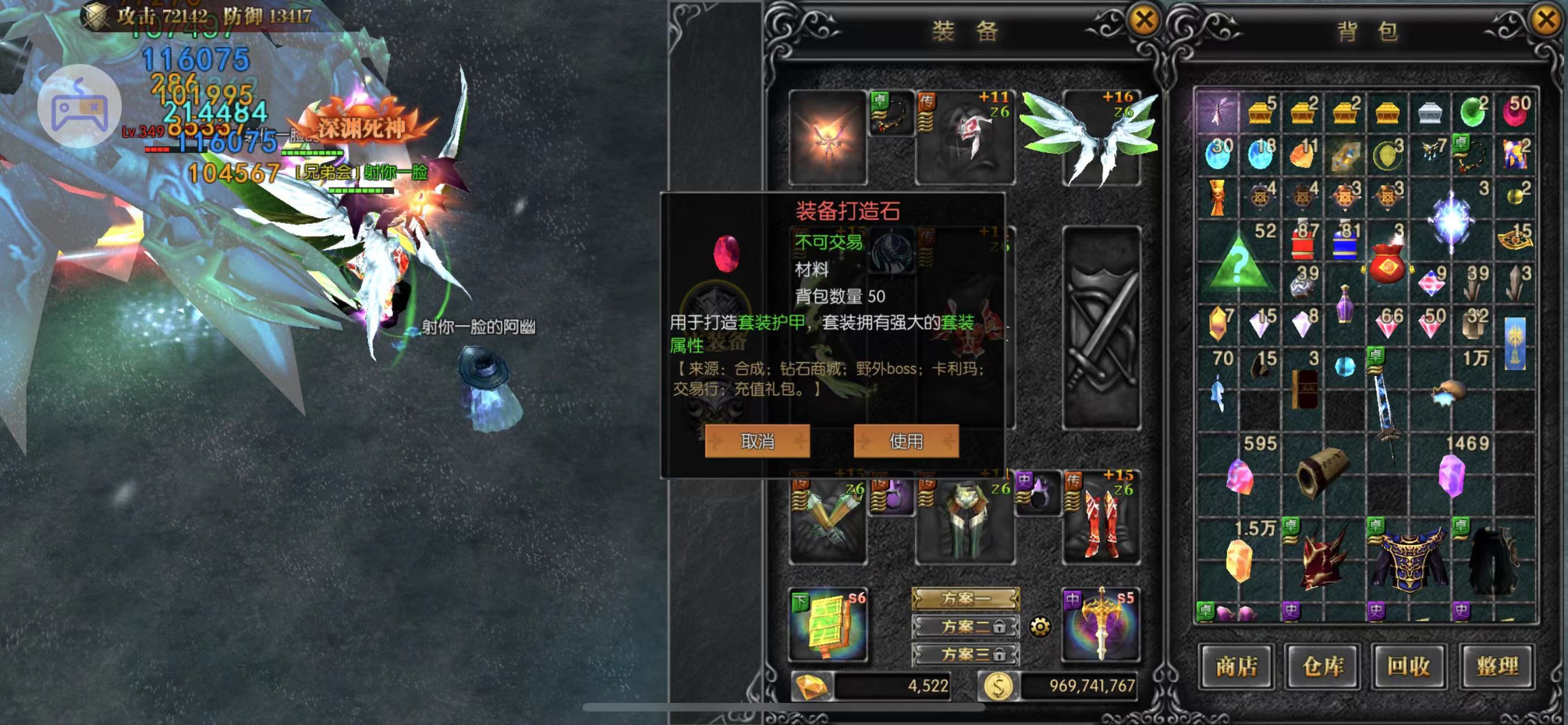This screenshot has height=725, width=1568.
Task: Select loadout 方案一
Action: [965, 598]
